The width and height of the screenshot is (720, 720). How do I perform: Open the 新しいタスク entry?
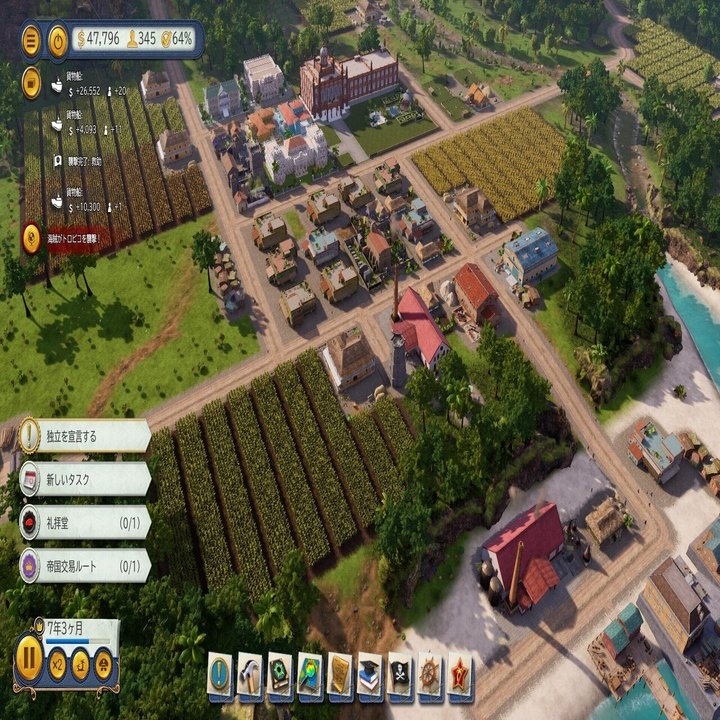[x=85, y=479]
